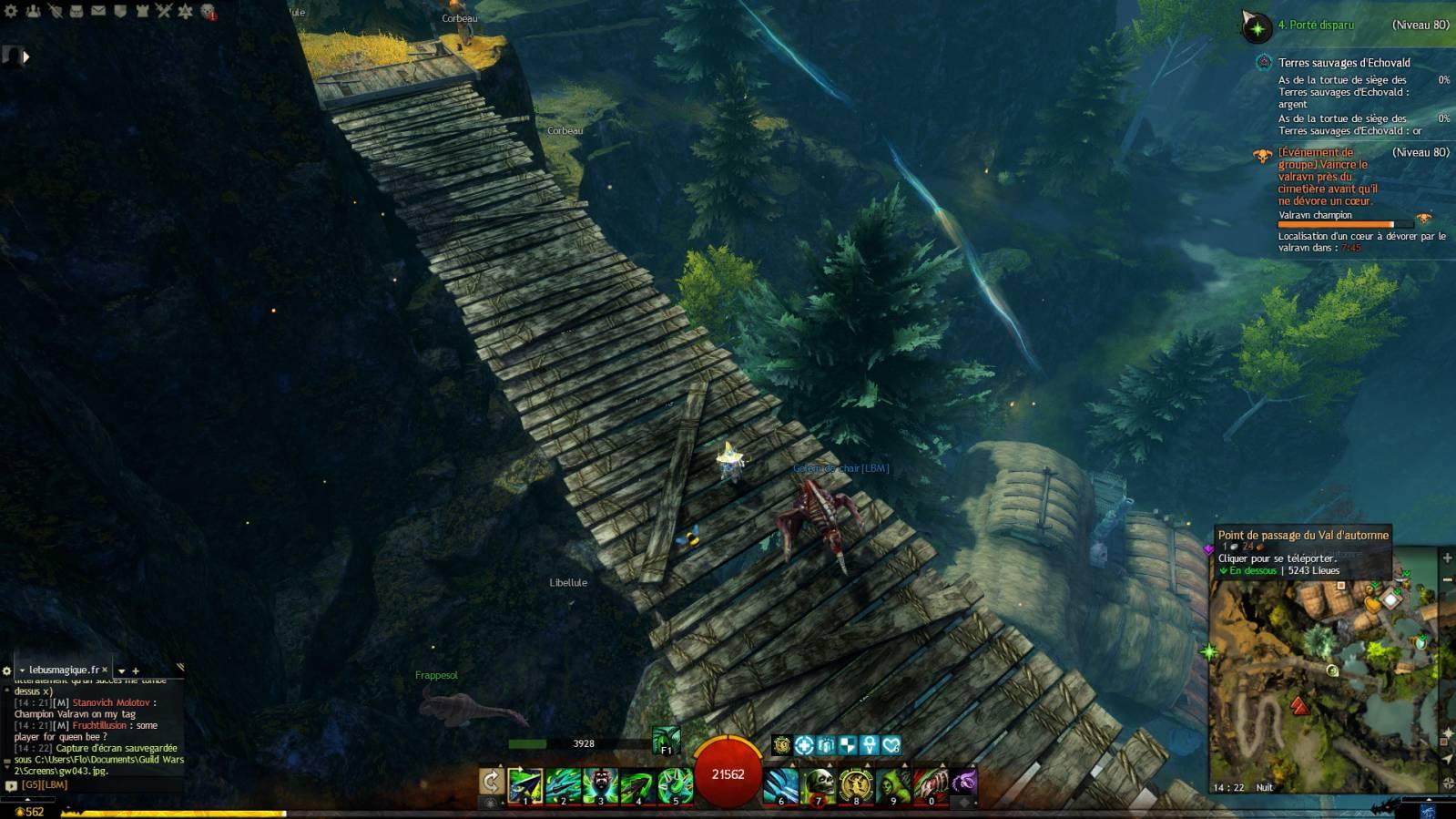Use the elite skill in slot 0
Image resolution: width=1456 pixels, height=819 pixels.
tap(930, 784)
